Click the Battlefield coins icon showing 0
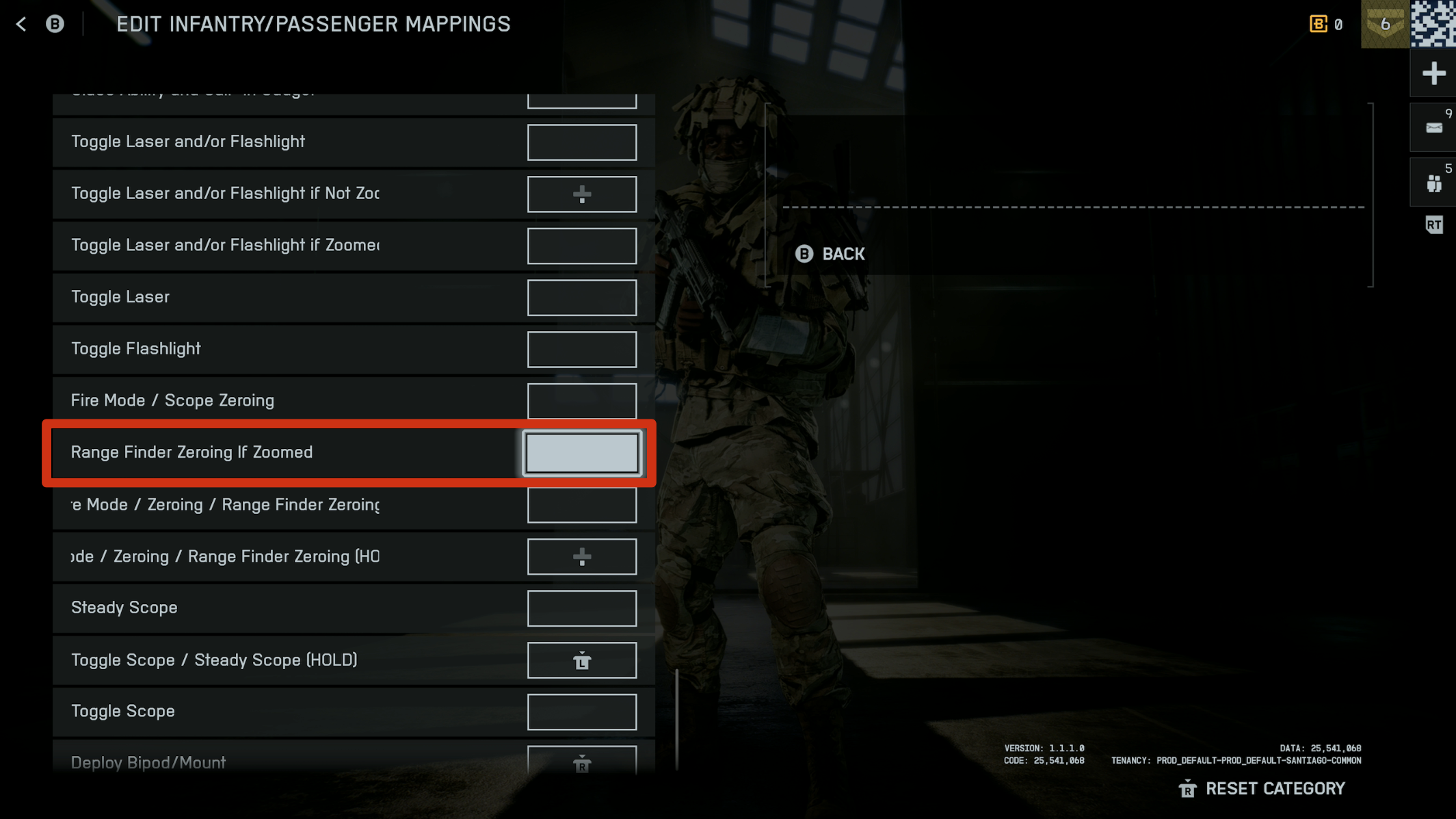1456x819 pixels. pyautogui.click(x=1318, y=23)
